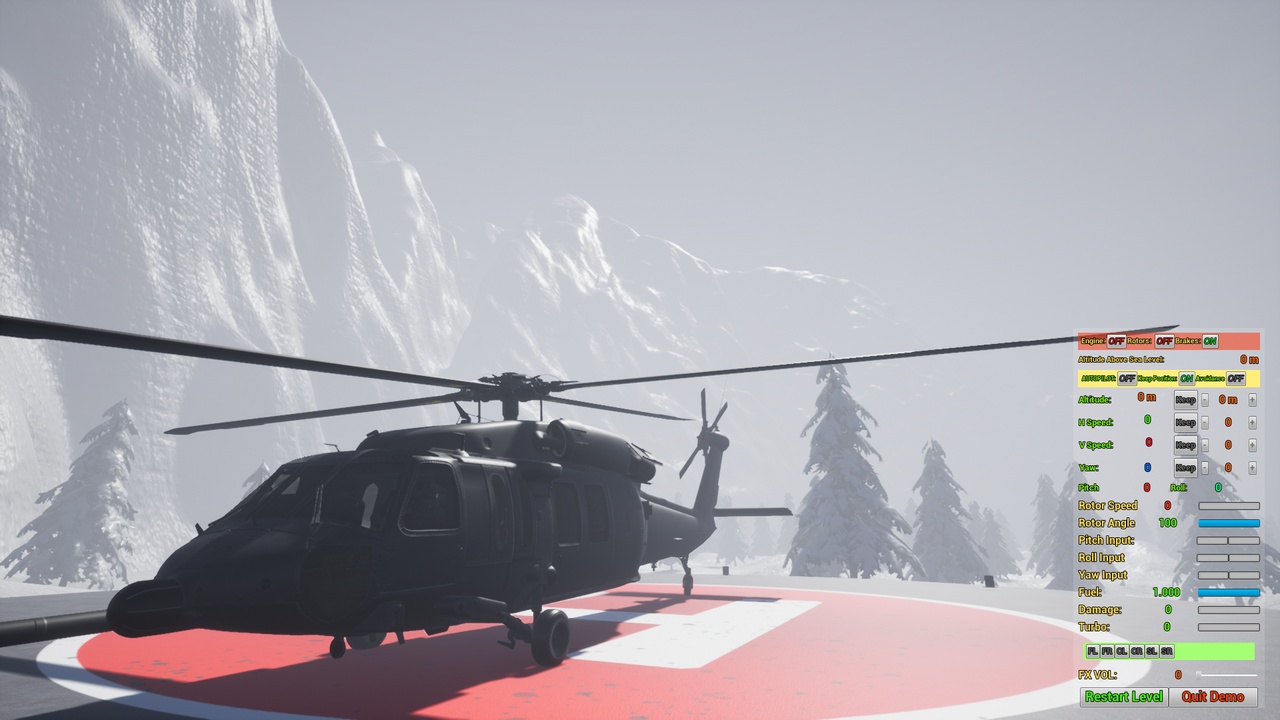Viewport: 1280px width, 720px height.
Task: Click the CL button in the green bar
Action: point(1122,651)
